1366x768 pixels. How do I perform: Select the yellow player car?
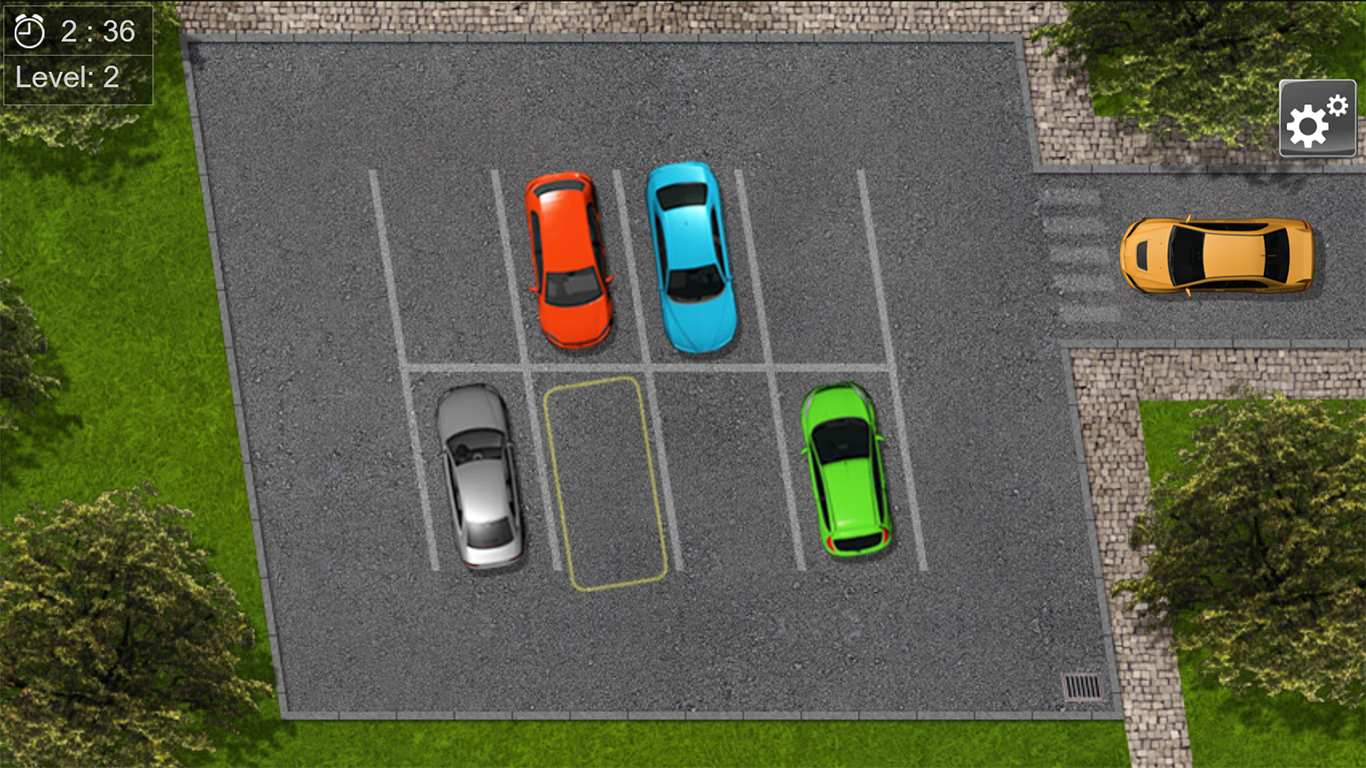pyautogui.click(x=1220, y=257)
